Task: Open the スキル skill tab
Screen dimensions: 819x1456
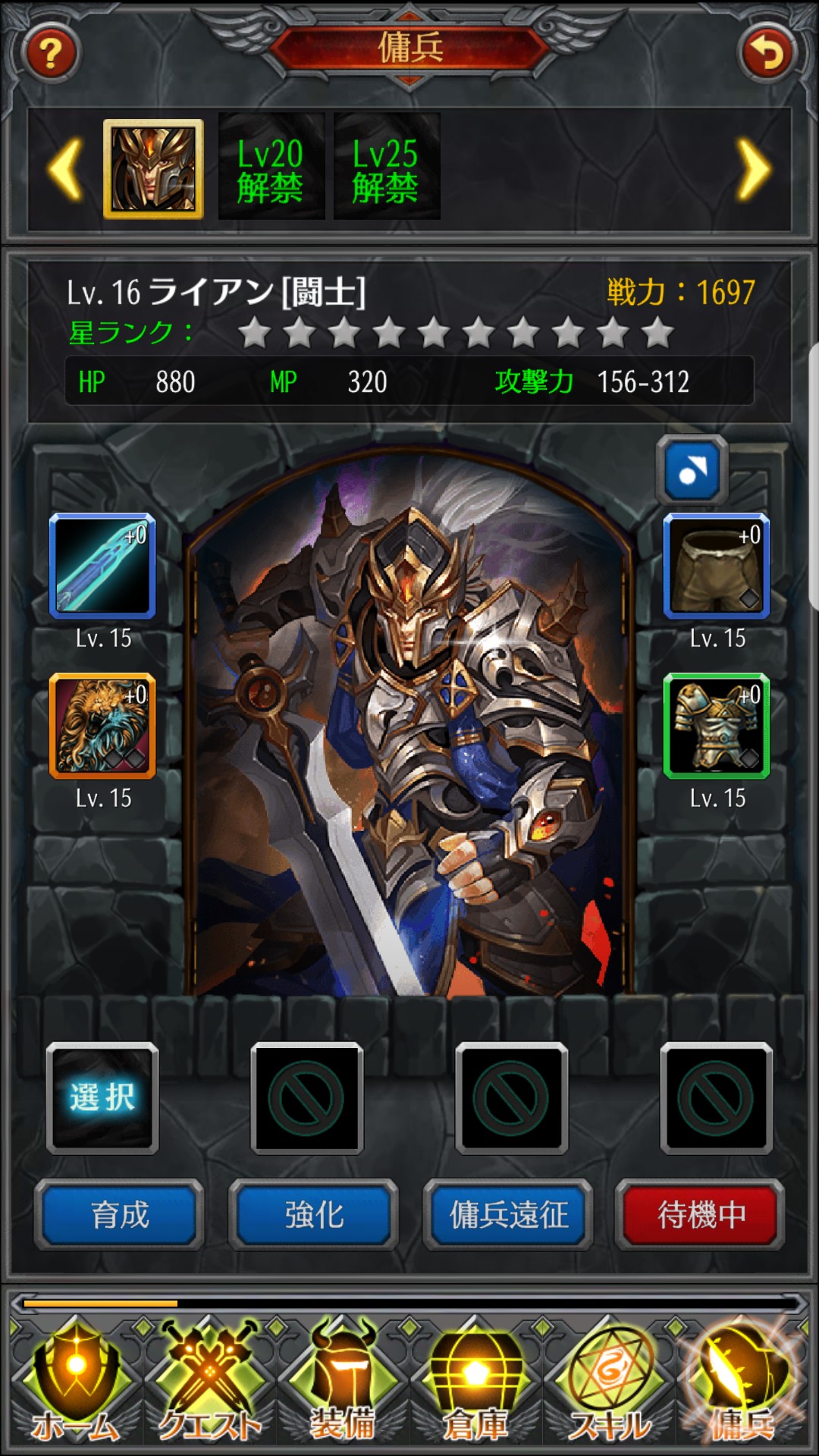Action: pyautogui.click(x=609, y=1384)
